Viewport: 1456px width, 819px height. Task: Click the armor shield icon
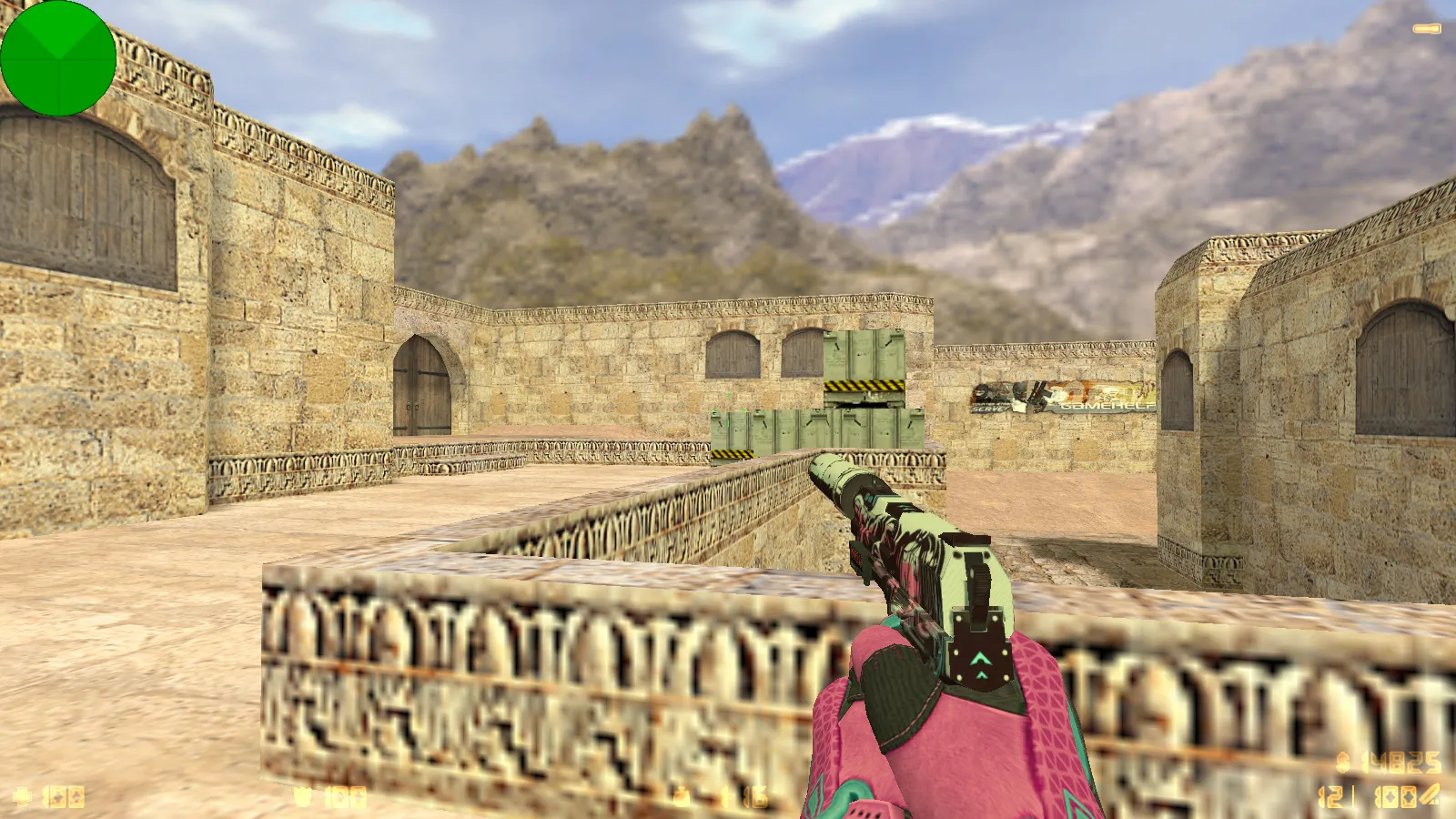point(303,797)
